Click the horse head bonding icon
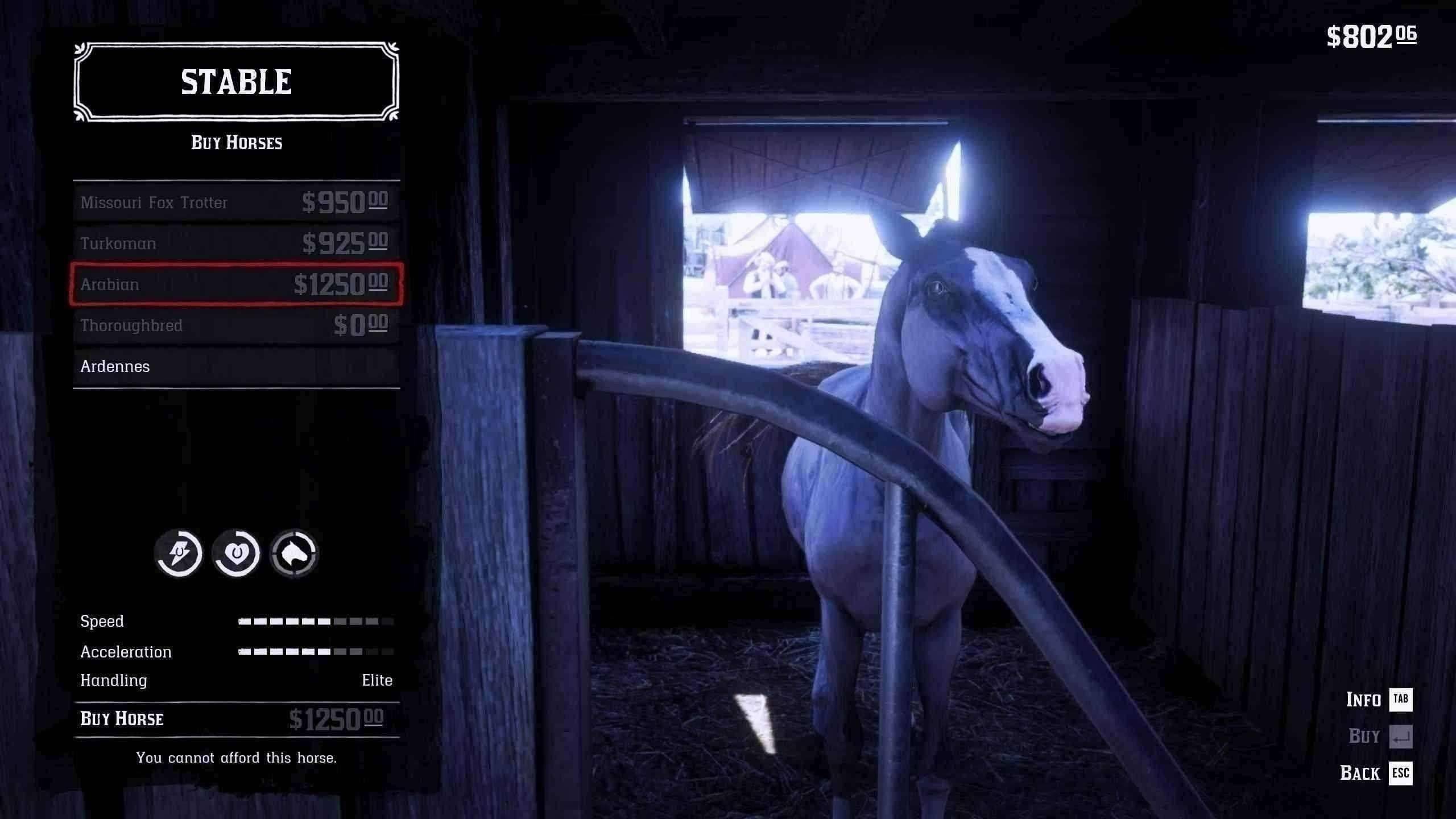 [x=294, y=553]
